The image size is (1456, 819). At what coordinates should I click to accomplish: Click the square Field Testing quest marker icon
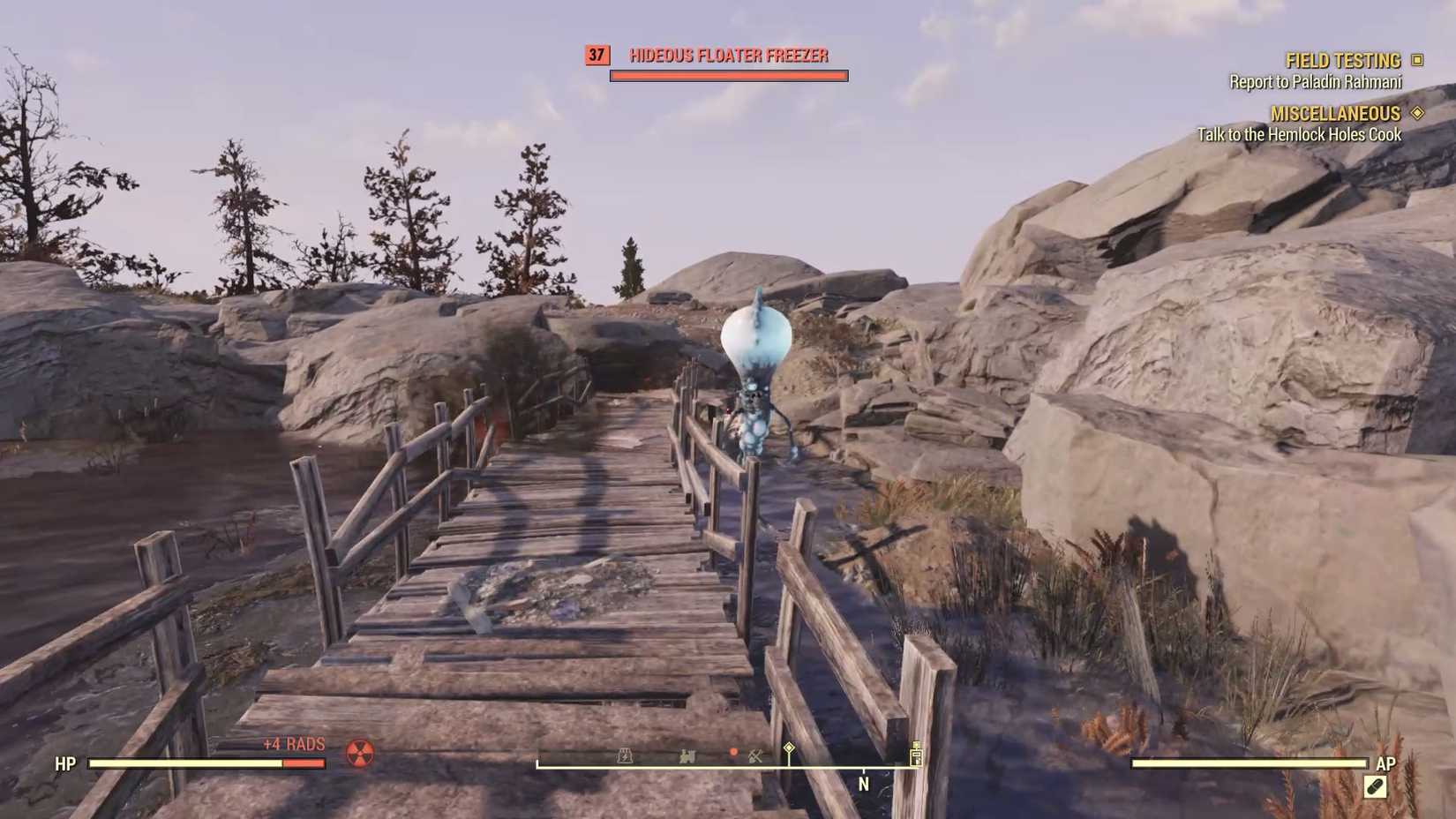(x=1419, y=59)
